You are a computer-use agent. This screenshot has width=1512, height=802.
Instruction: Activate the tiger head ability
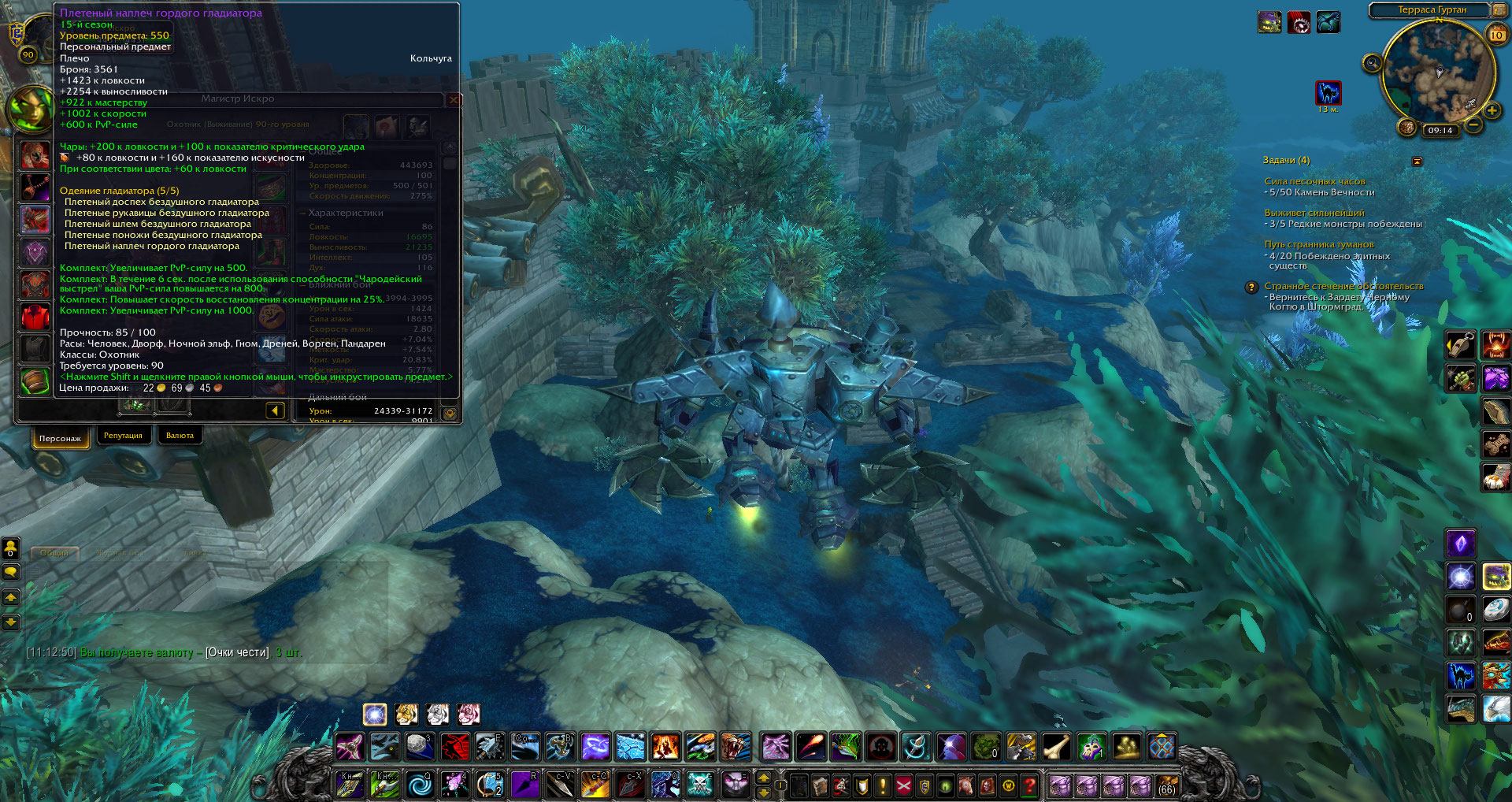[735, 746]
